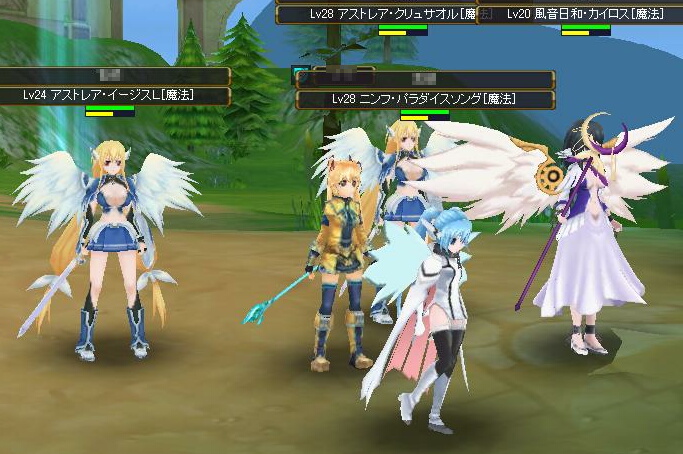Select the Lv24 アストレア・イージスL nameplate

click(109, 96)
